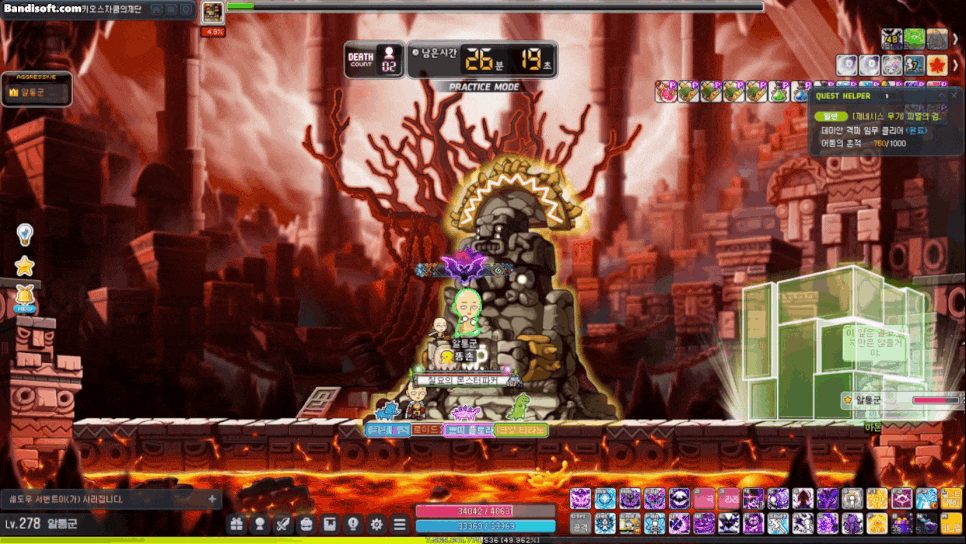The height and width of the screenshot is (544, 966).
Task: Click the yellow star event icon
Action: (x=25, y=266)
